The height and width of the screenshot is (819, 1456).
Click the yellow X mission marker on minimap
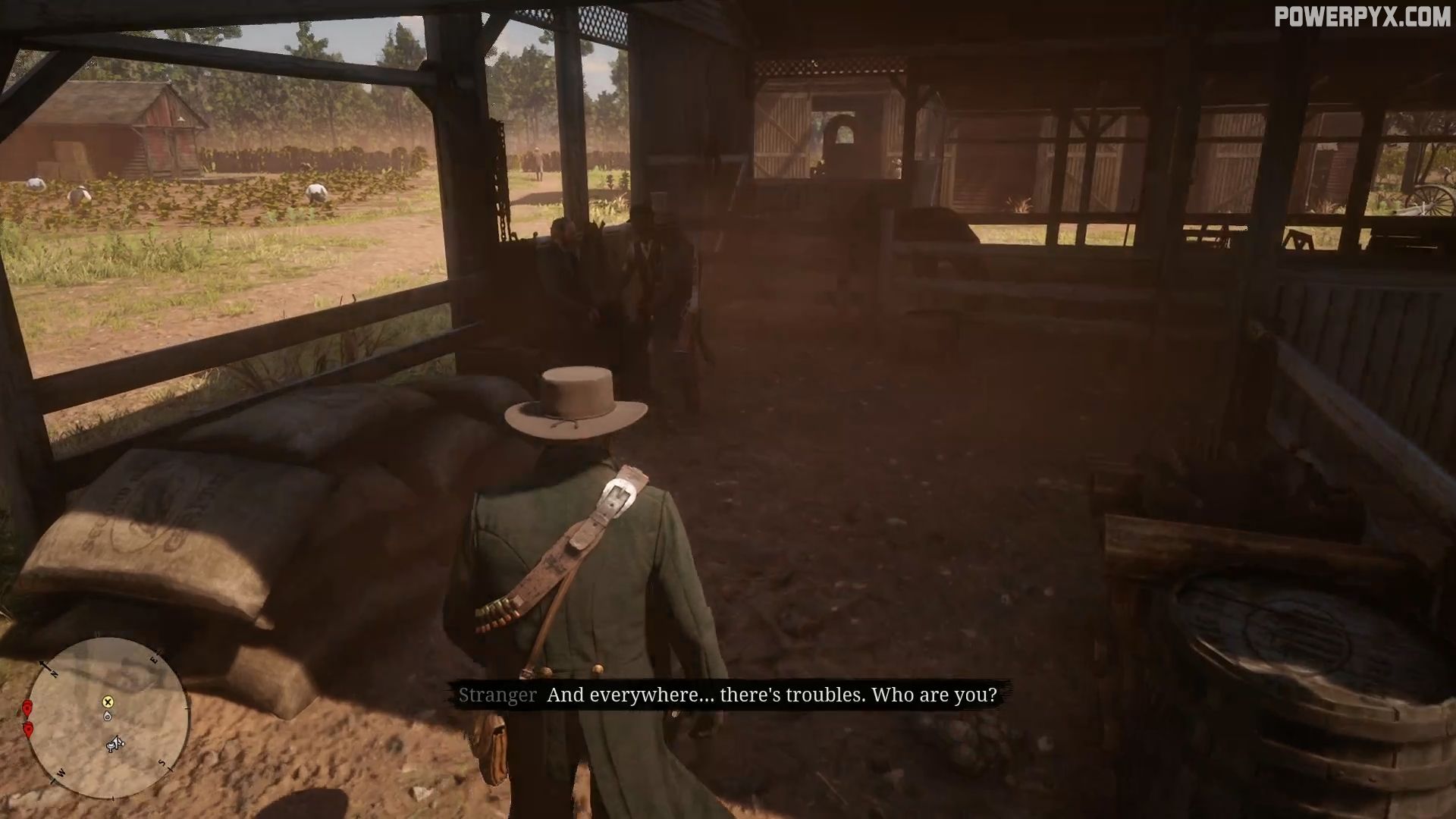(x=108, y=702)
